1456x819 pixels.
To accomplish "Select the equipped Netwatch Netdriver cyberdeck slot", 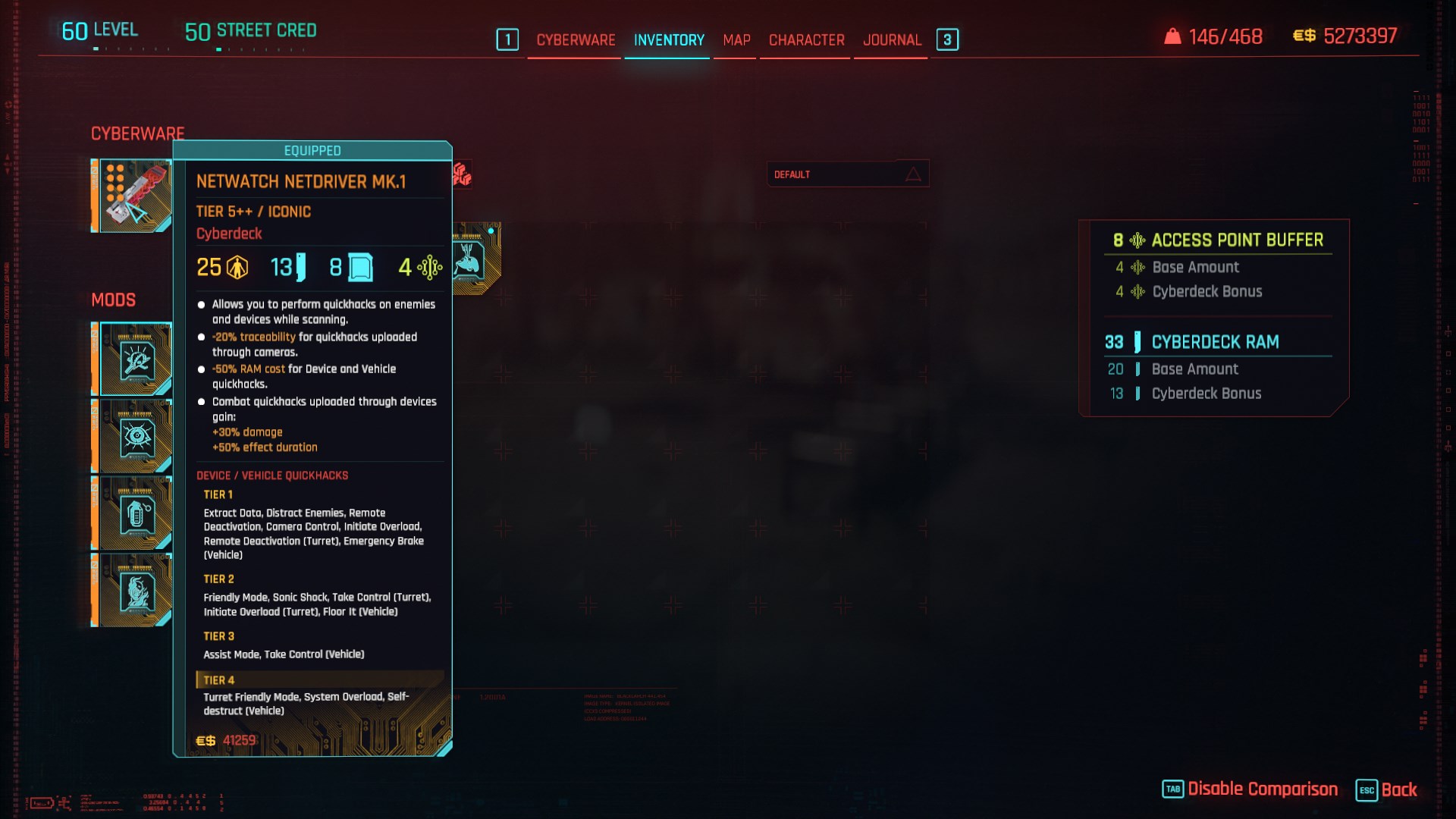I will [x=133, y=196].
